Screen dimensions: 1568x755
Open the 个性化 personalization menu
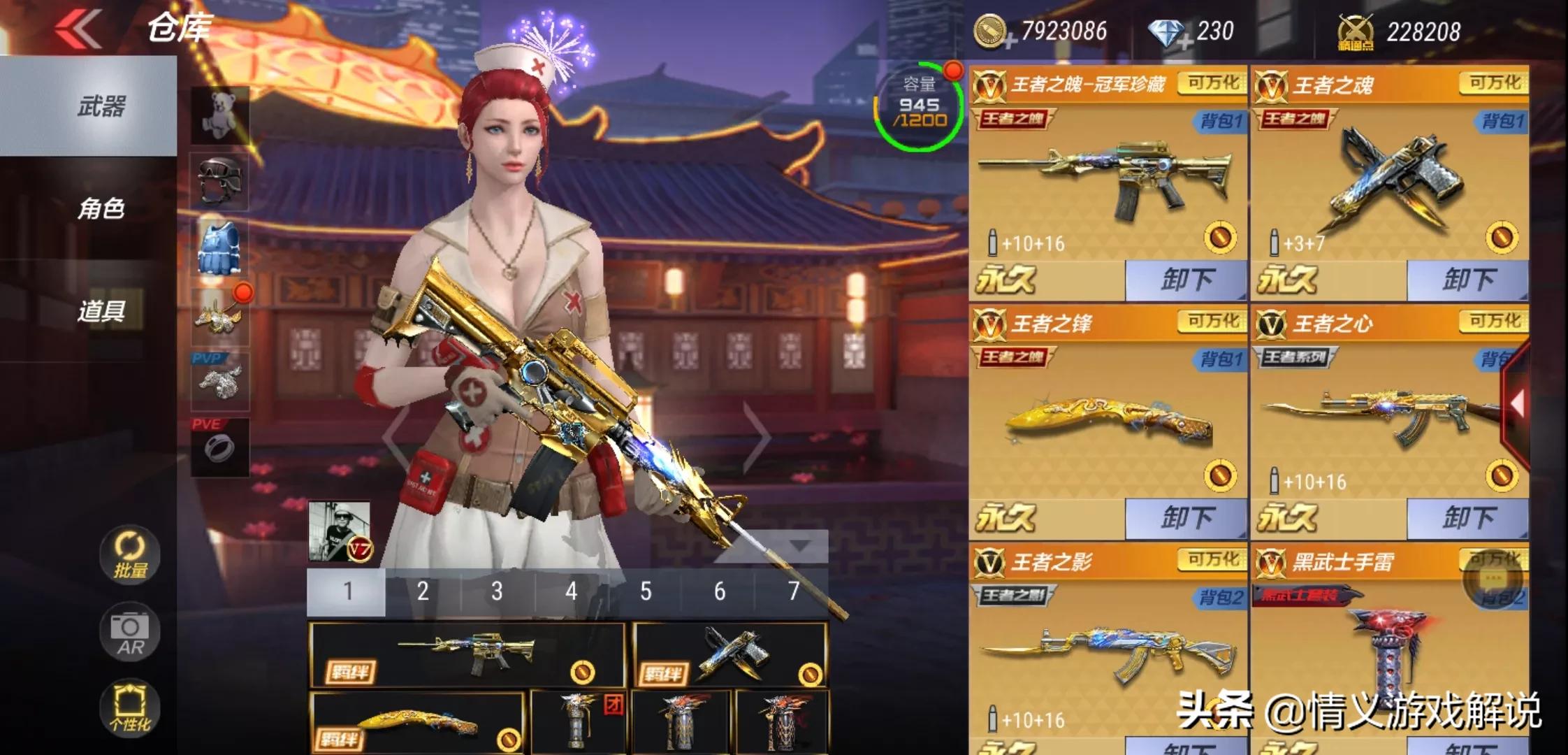(x=130, y=707)
